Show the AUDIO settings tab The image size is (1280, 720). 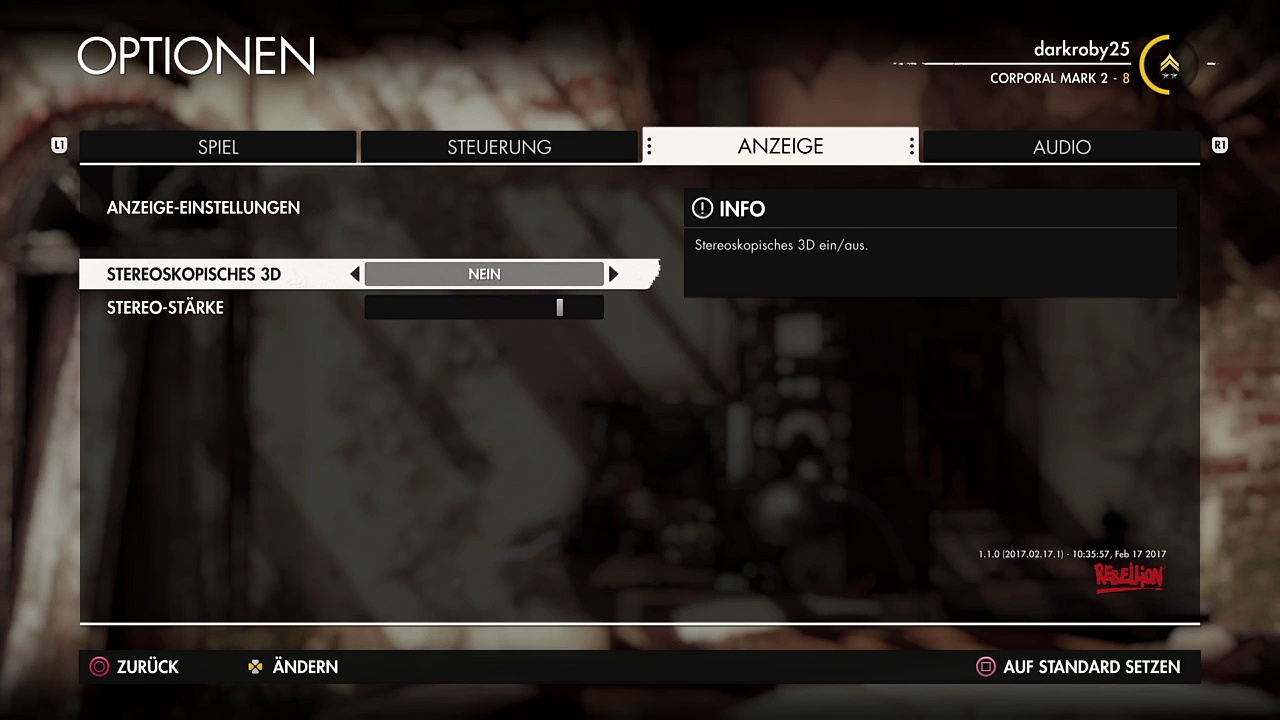(1061, 147)
